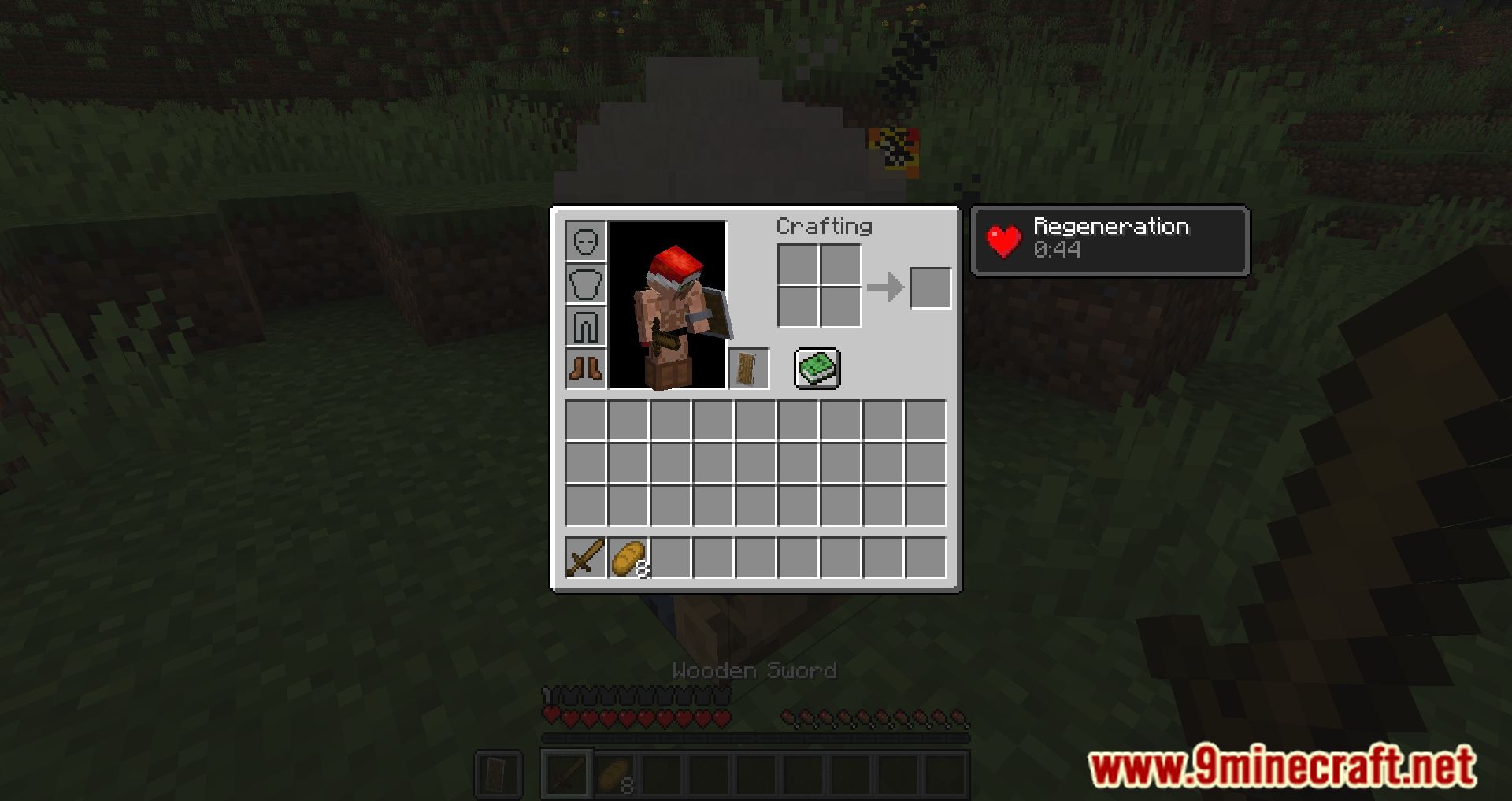Select the chestplate armor slot
Image resolution: width=1512 pixels, height=801 pixels.
tap(585, 283)
